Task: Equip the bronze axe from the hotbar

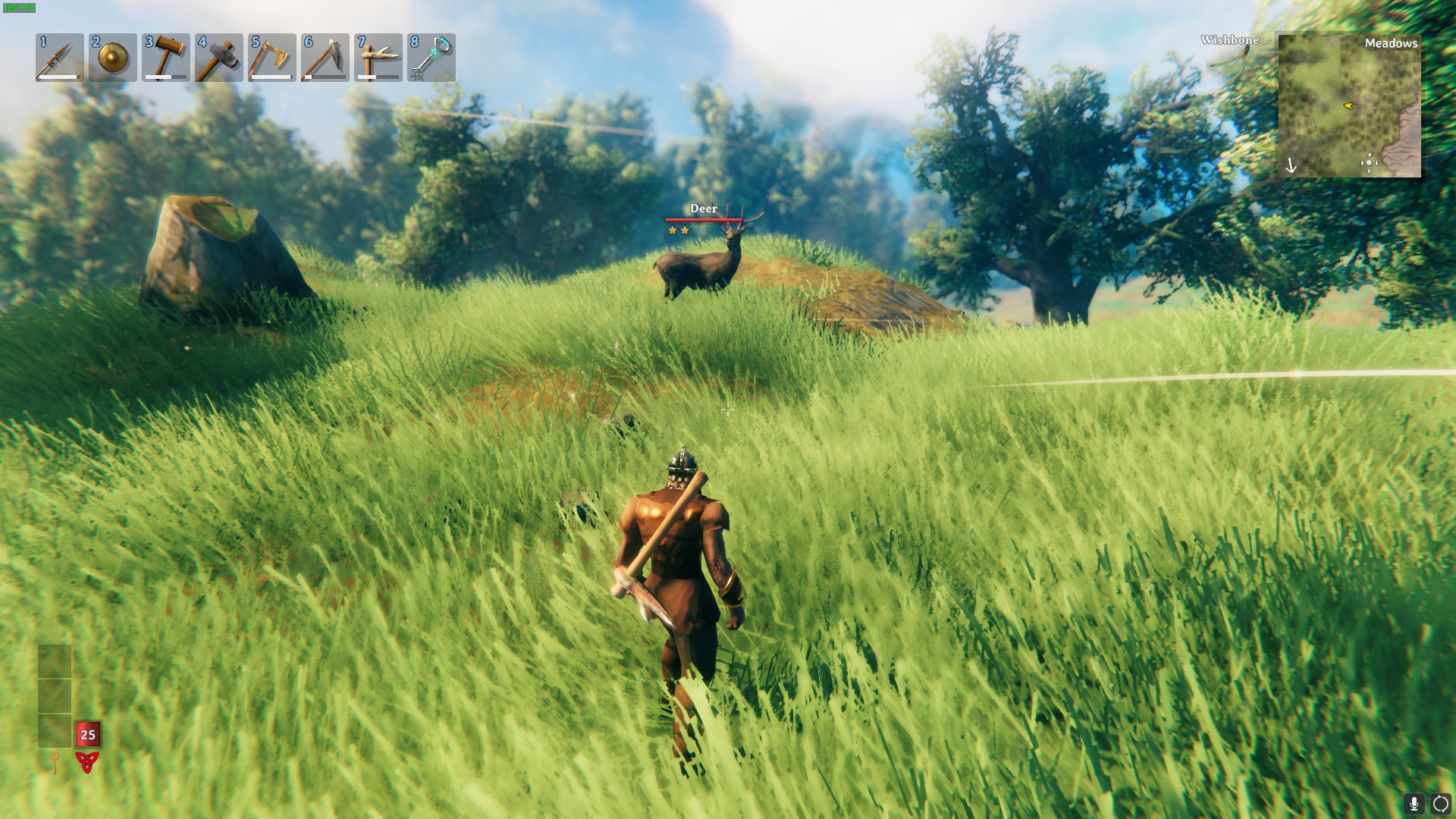Action: pos(272,58)
